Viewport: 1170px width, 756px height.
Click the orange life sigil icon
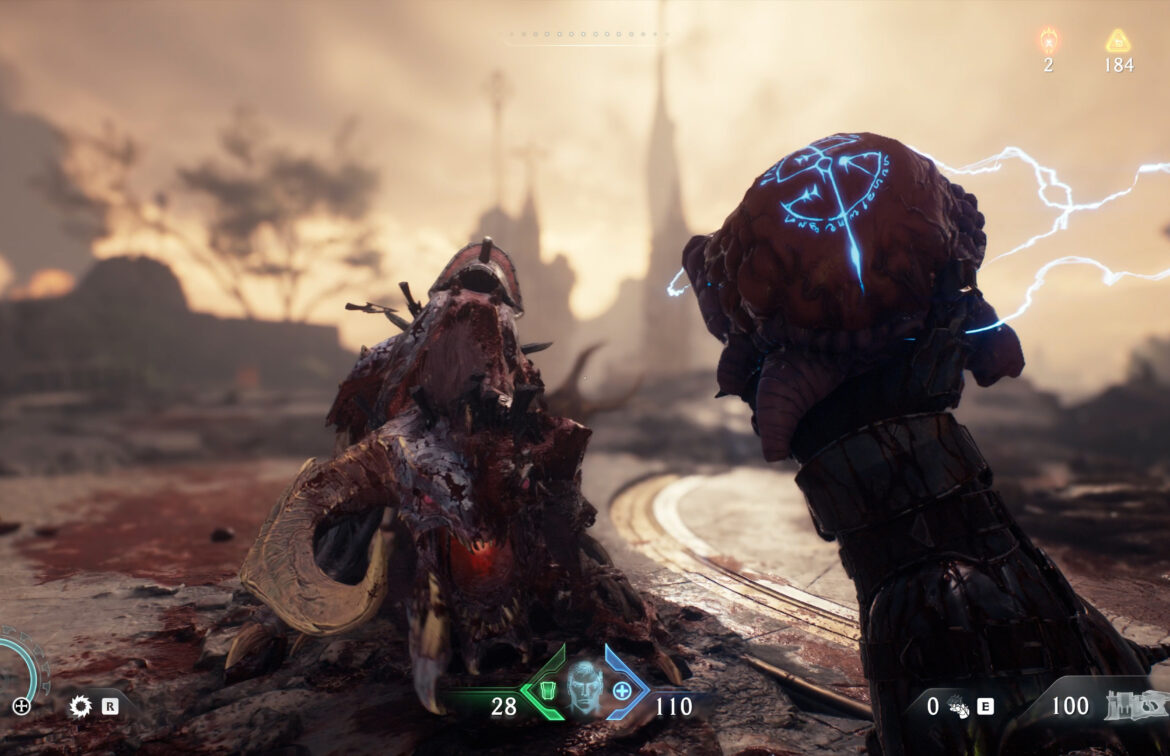pyautogui.click(x=1048, y=41)
